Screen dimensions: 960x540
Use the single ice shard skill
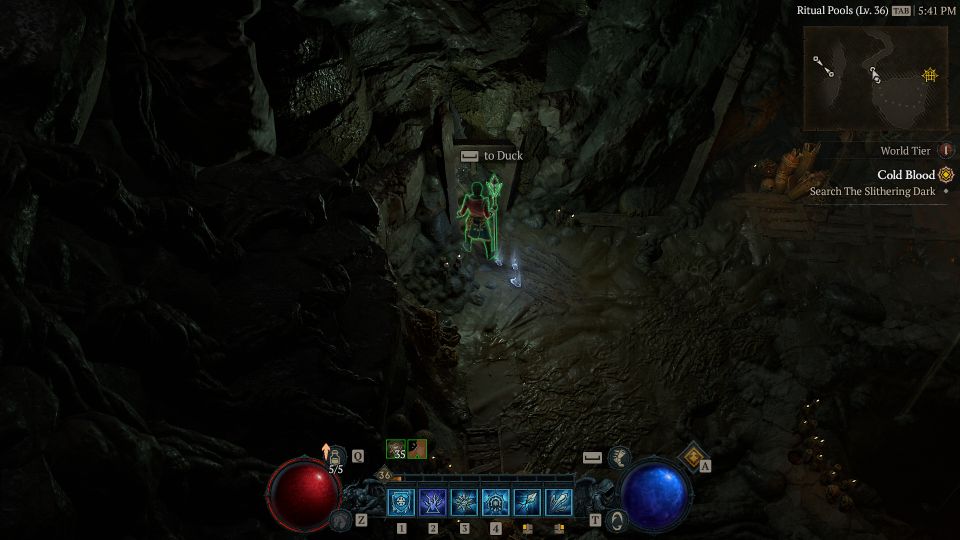527,503
